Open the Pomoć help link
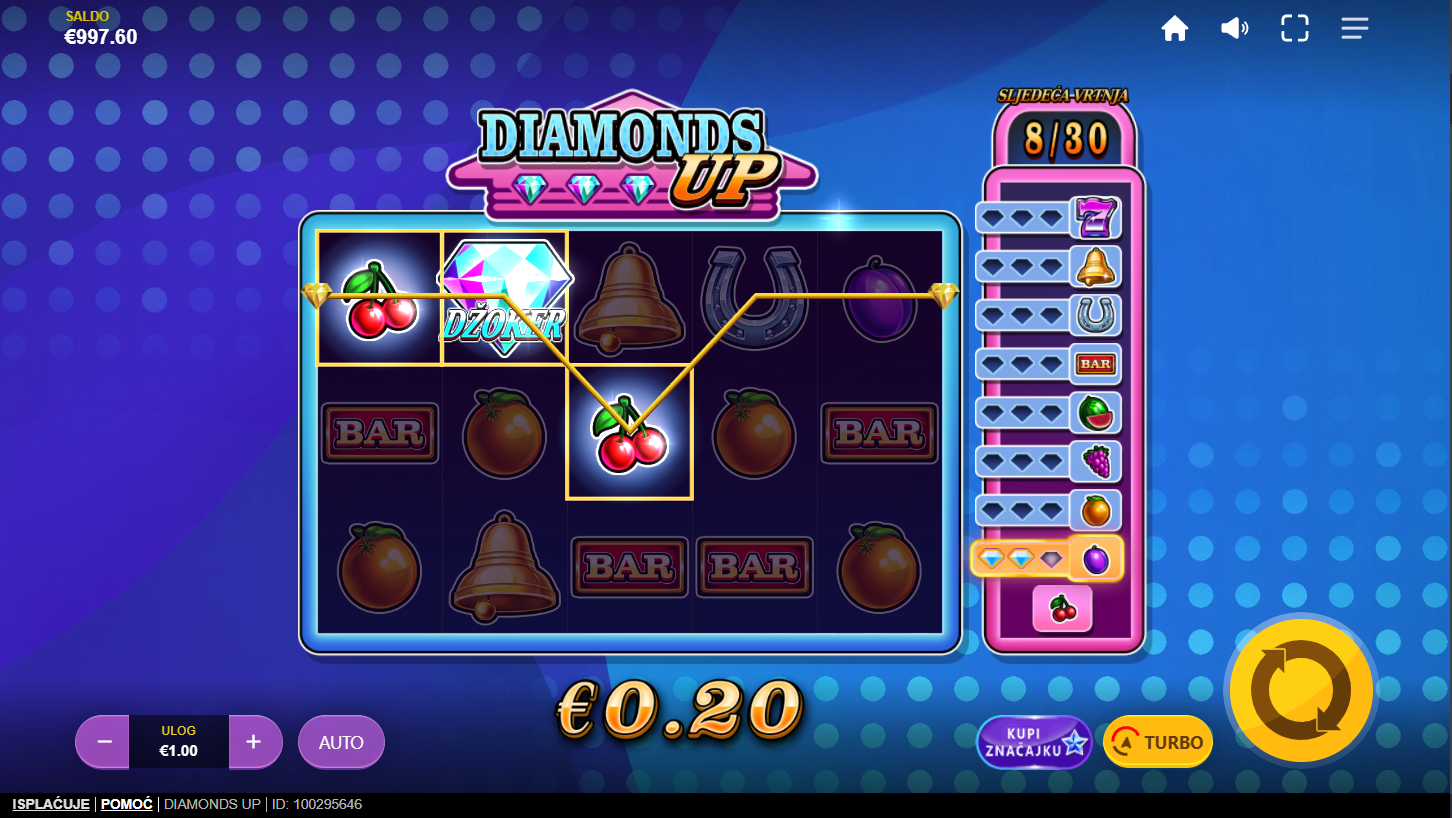Viewport: 1452px width, 818px height. point(127,804)
